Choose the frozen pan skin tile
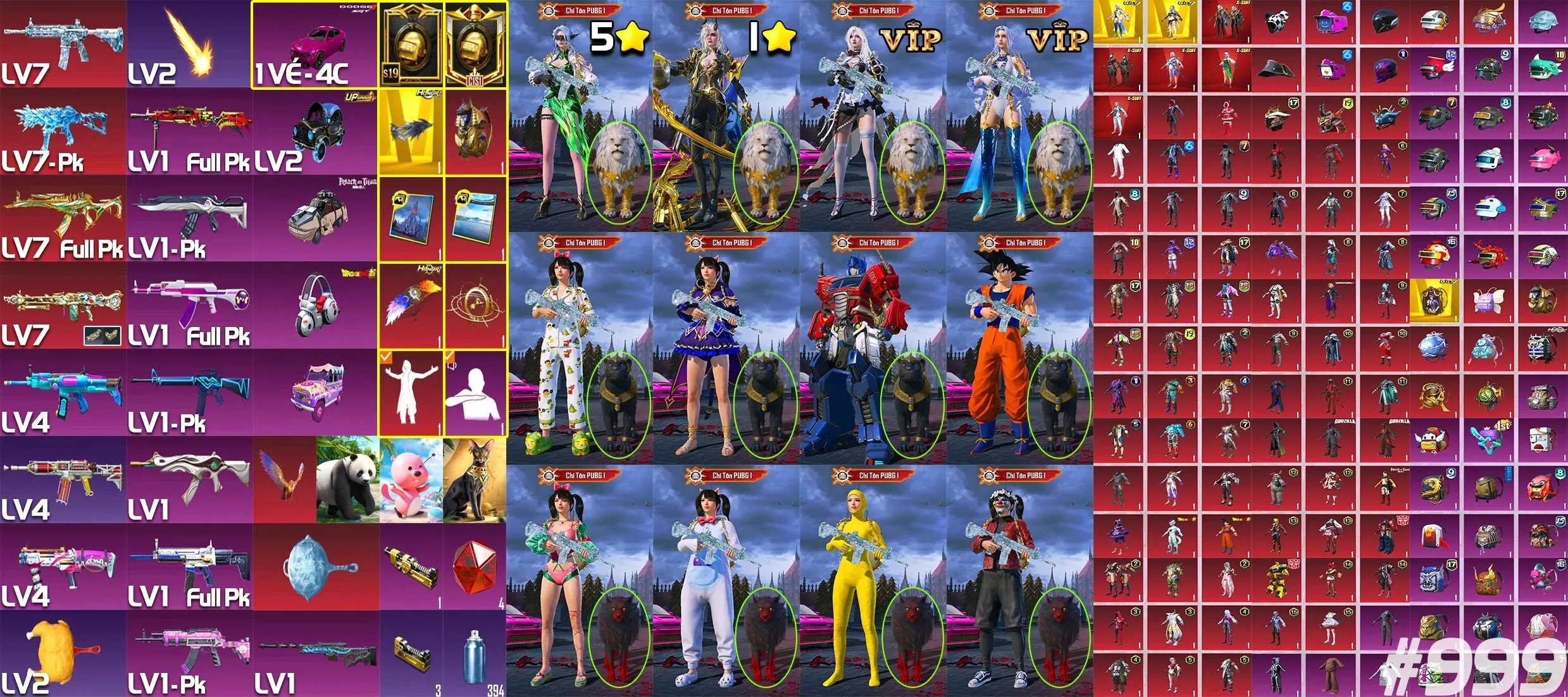This screenshot has width=1568, height=697. pyautogui.click(x=316, y=567)
